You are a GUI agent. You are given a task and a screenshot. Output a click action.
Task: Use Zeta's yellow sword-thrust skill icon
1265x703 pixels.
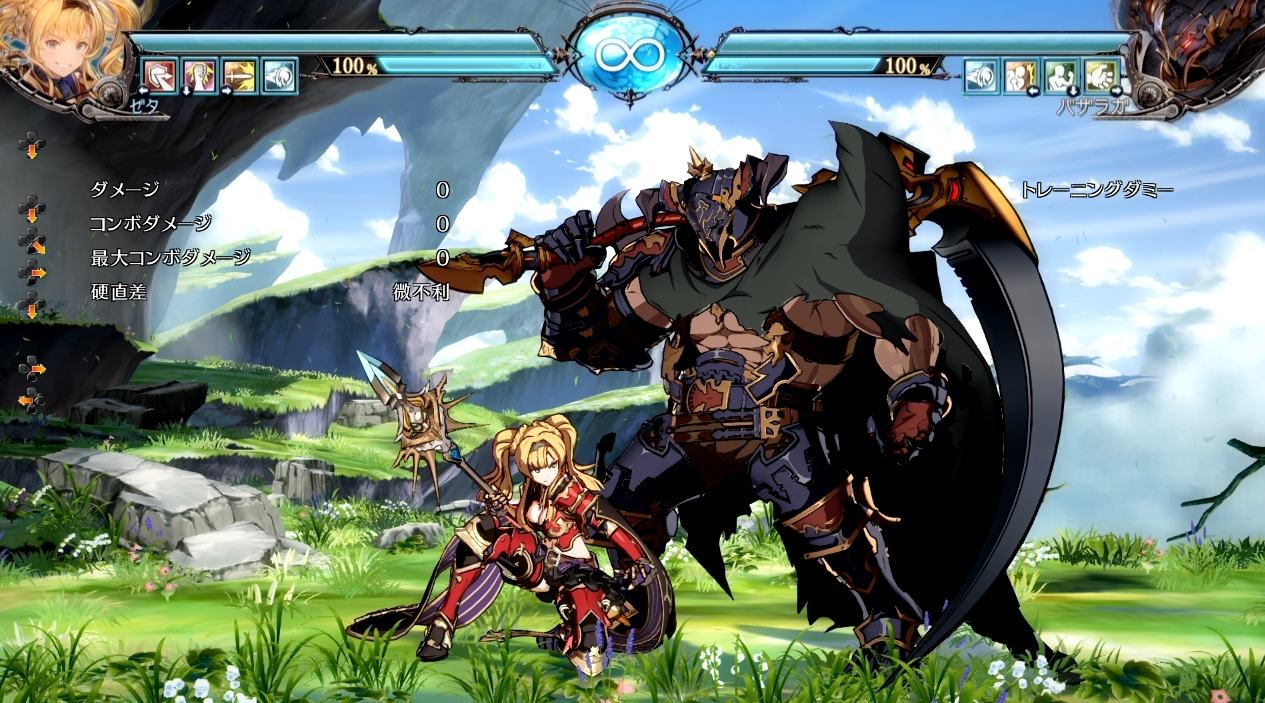tap(239, 76)
